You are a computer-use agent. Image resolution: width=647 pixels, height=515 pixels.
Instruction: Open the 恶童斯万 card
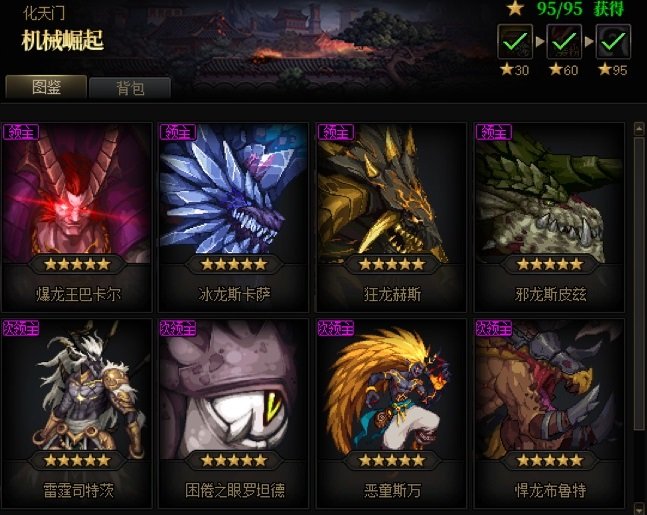pyautogui.click(x=392, y=408)
